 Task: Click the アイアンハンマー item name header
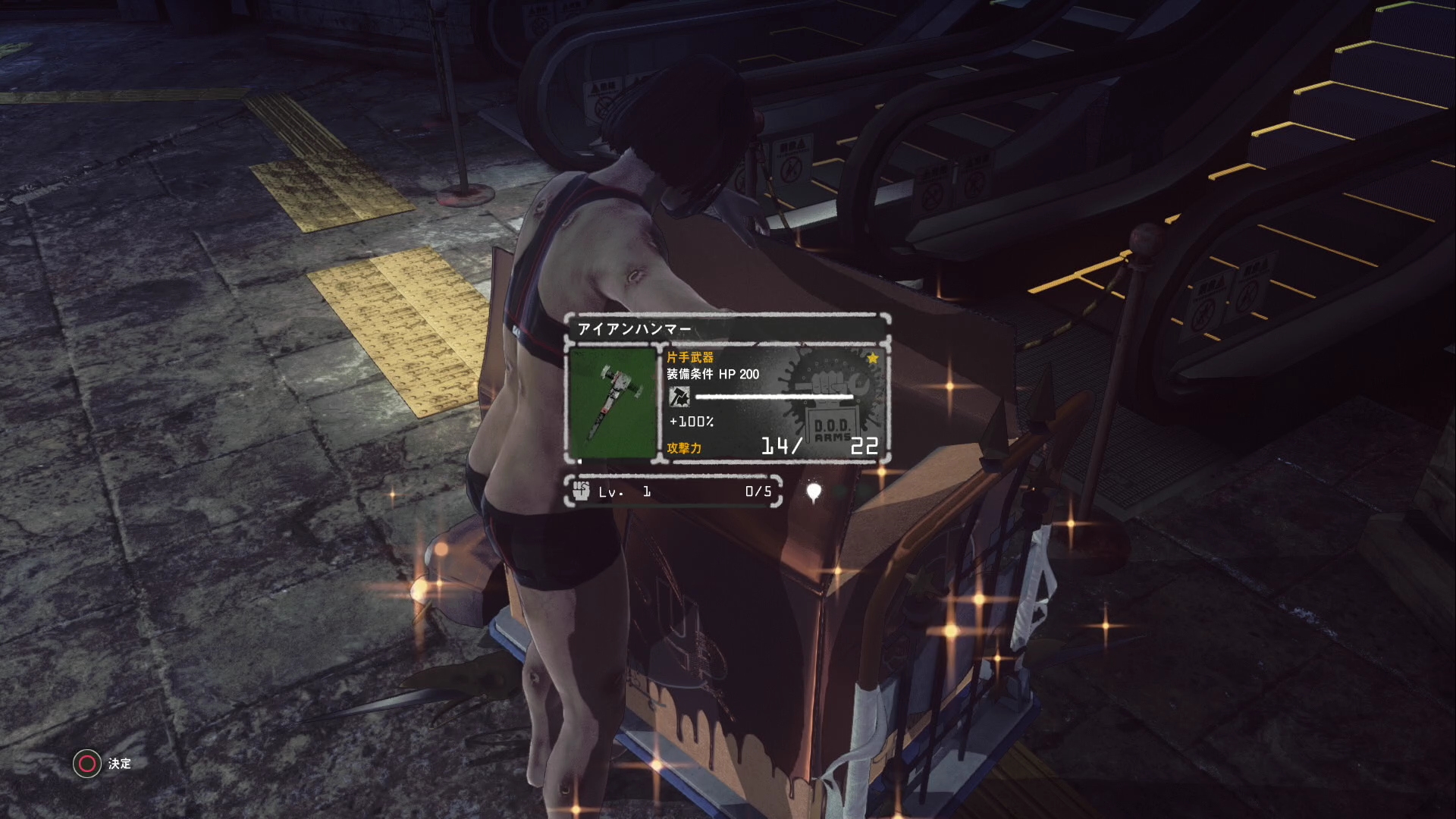tap(635, 329)
